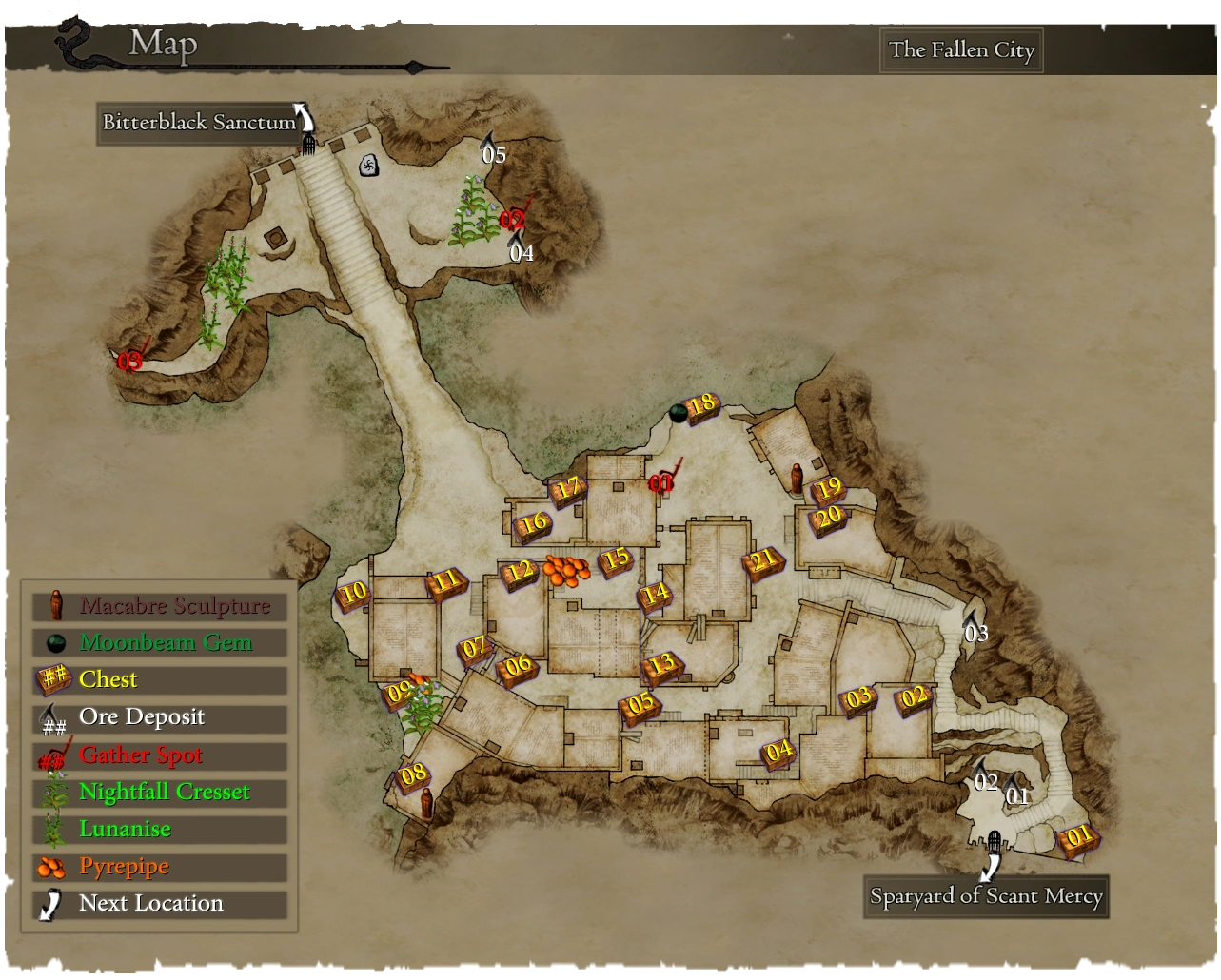
Task: Choose the Moonbeam Gem legend entry
Action: coord(159,643)
